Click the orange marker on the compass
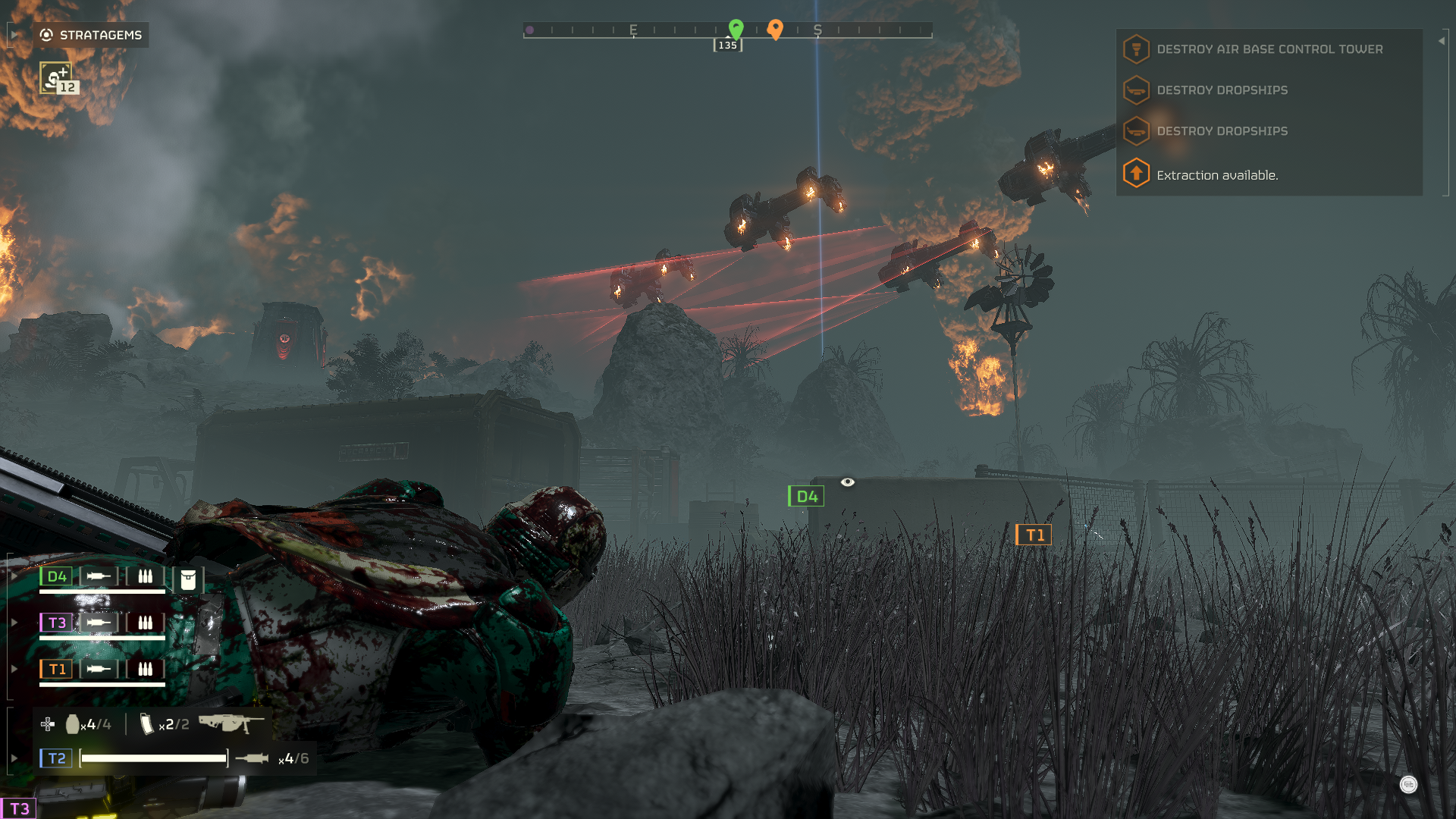The image size is (1456, 819). click(775, 29)
